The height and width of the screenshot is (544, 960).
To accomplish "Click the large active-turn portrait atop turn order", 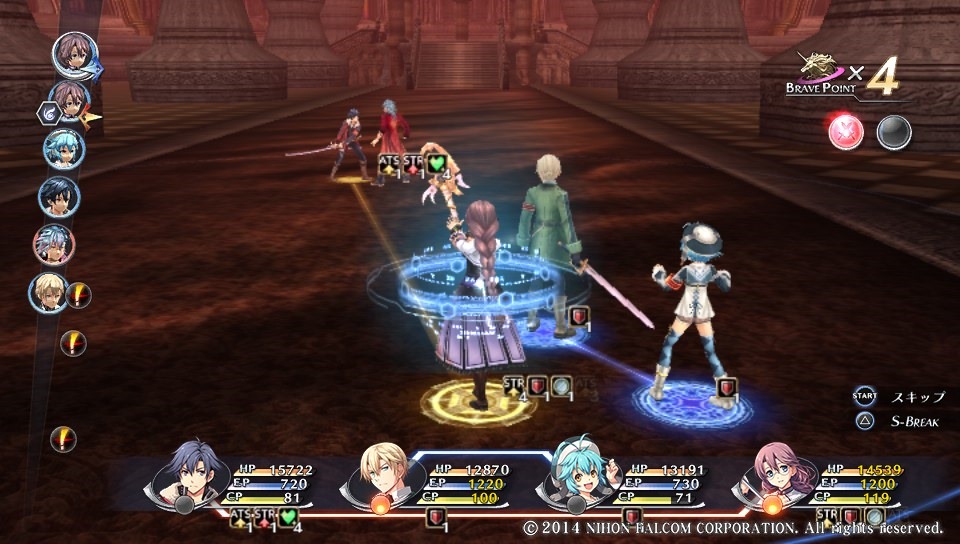I will click(x=73, y=55).
